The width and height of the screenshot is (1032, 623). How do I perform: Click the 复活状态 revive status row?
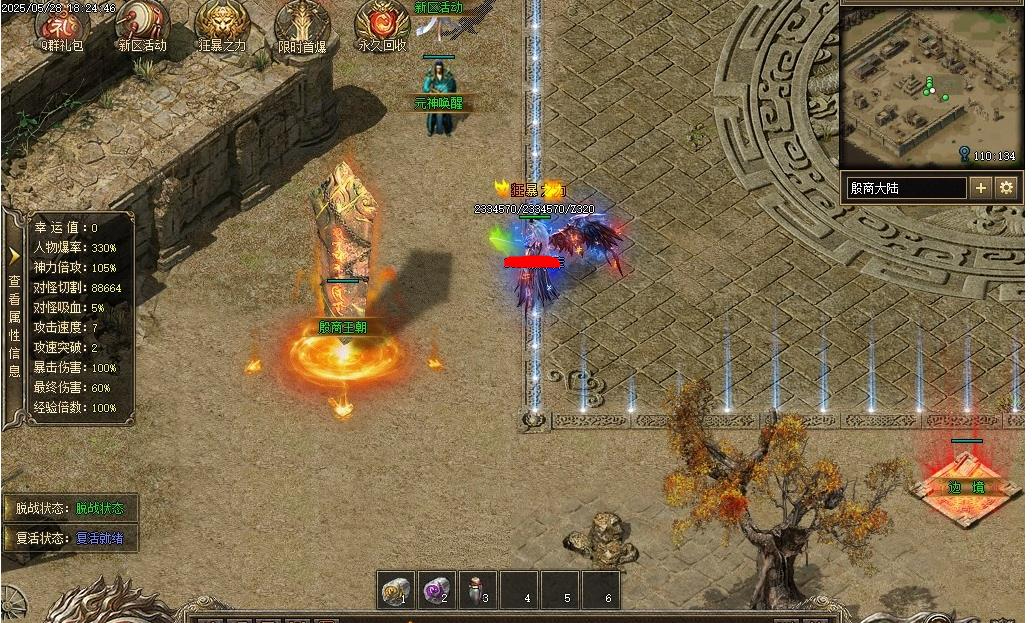pyautogui.click(x=70, y=538)
